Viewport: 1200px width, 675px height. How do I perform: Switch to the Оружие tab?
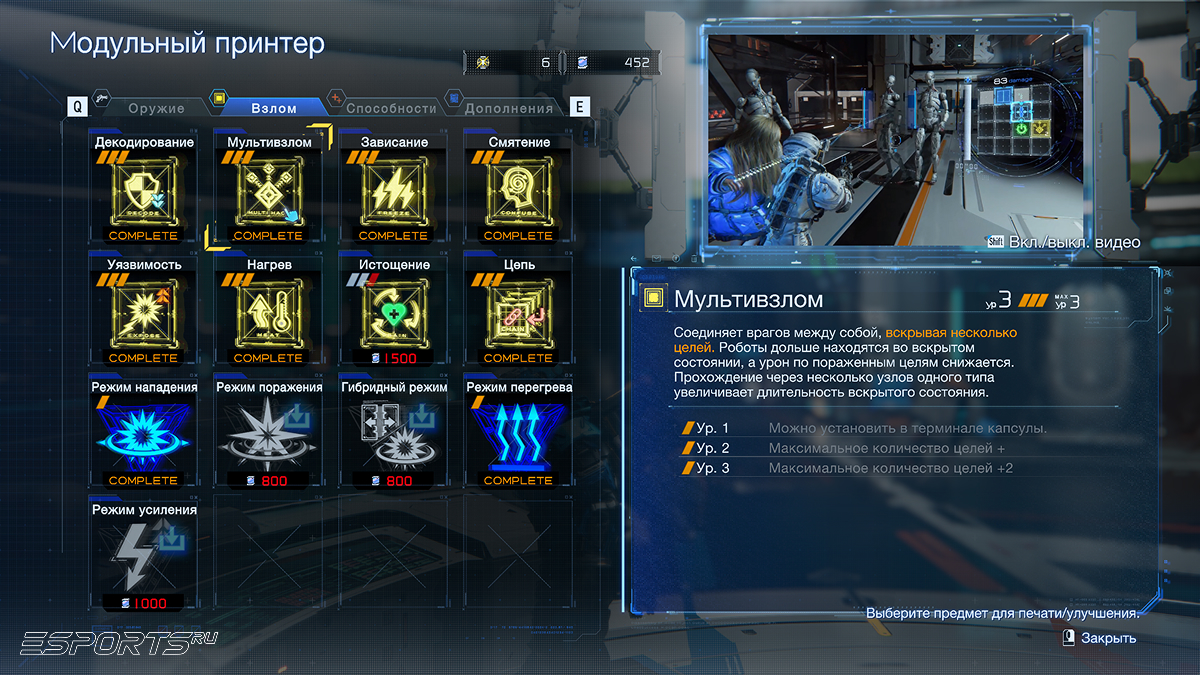(156, 108)
